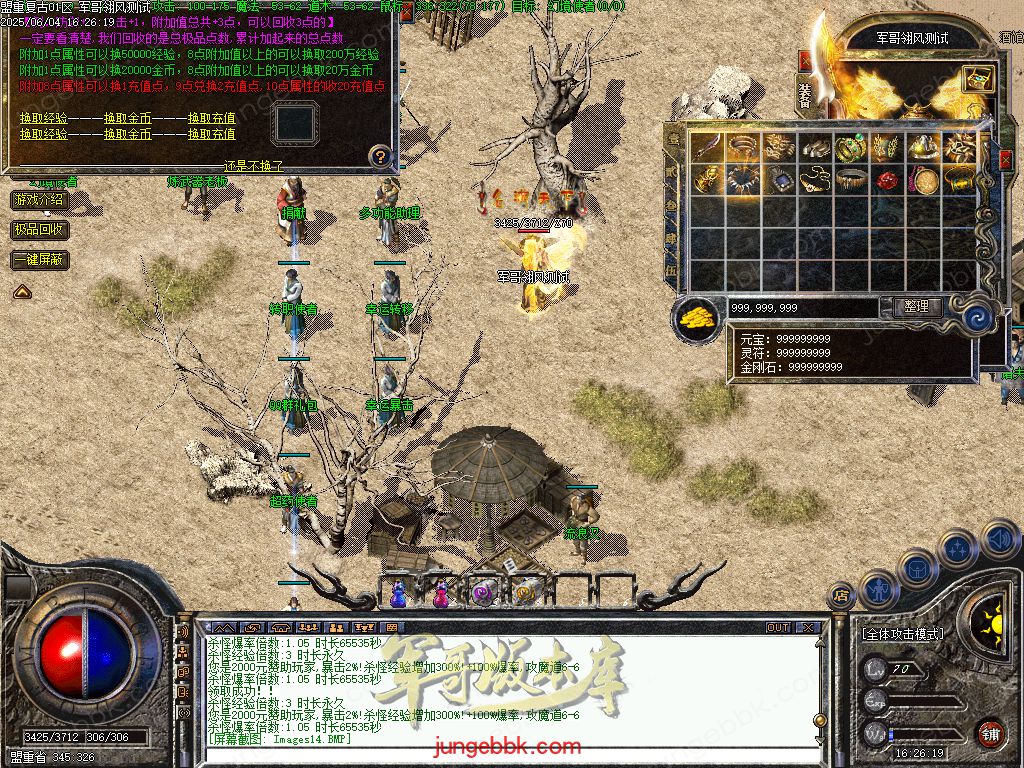
Task: Toggle the 一键屏蔽 hide button
Action: (x=39, y=260)
